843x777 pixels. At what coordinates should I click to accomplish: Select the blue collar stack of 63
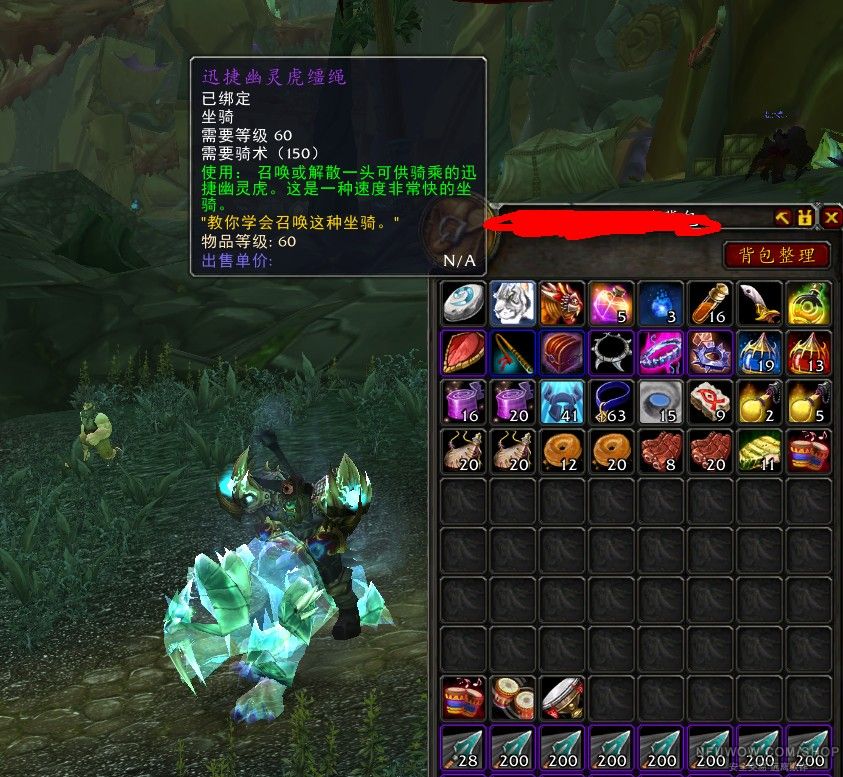[612, 402]
